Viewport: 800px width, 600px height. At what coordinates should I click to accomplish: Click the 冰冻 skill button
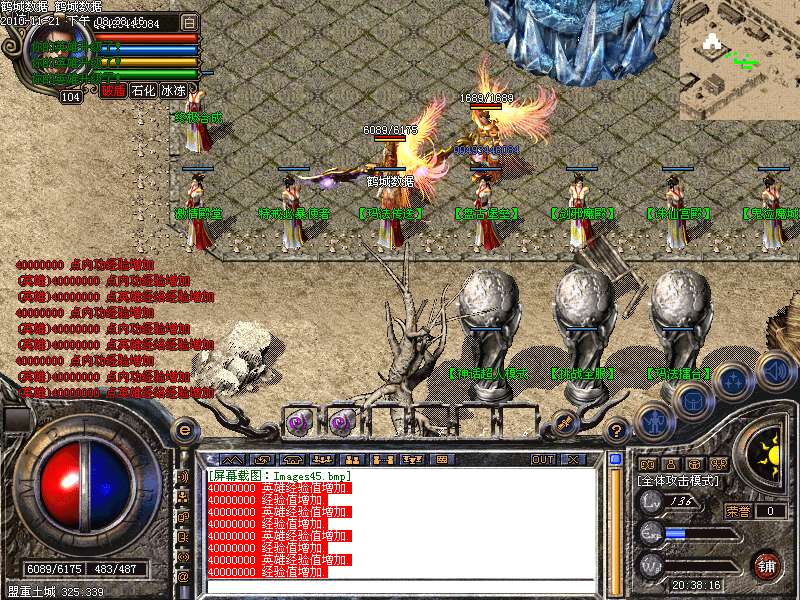(x=174, y=90)
